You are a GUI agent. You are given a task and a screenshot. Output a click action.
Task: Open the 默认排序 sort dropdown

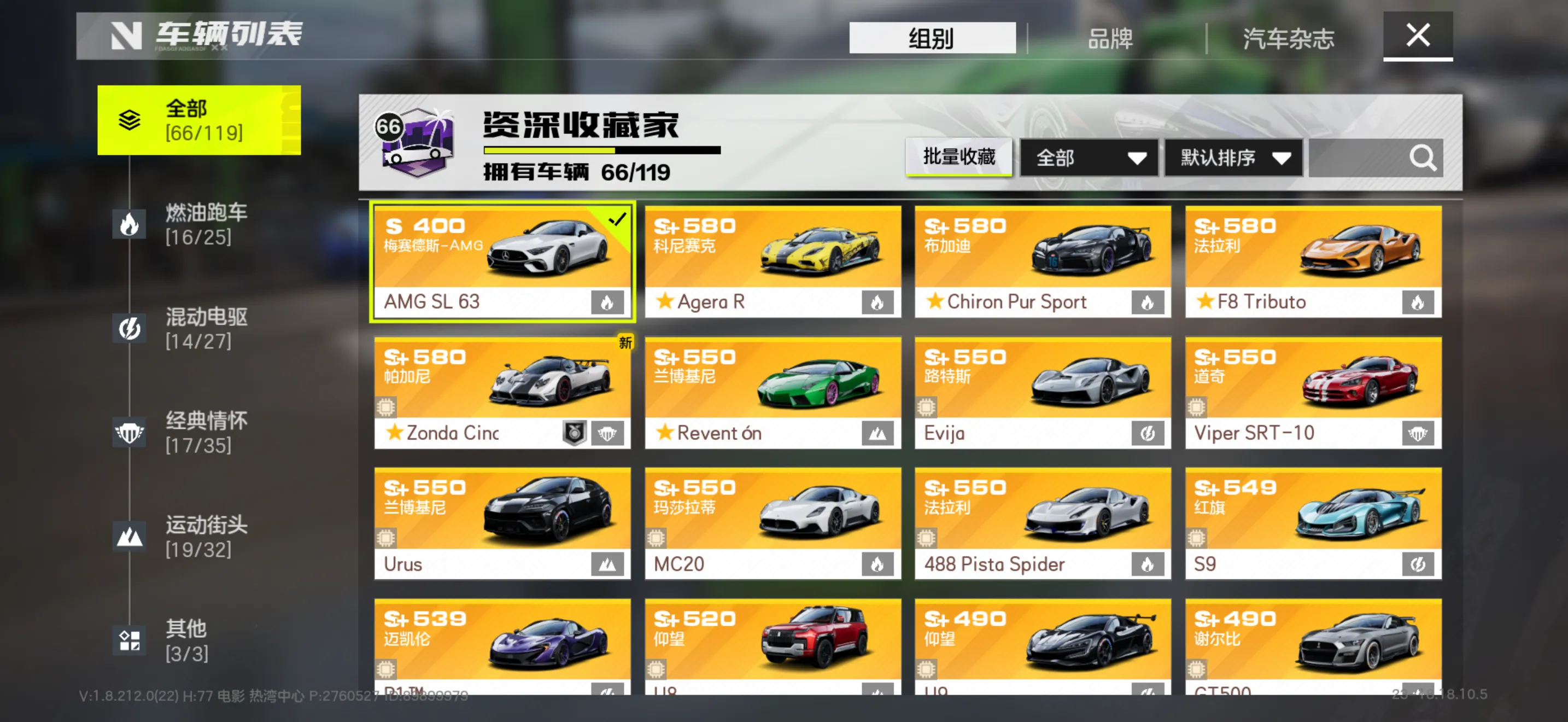[x=1233, y=158]
